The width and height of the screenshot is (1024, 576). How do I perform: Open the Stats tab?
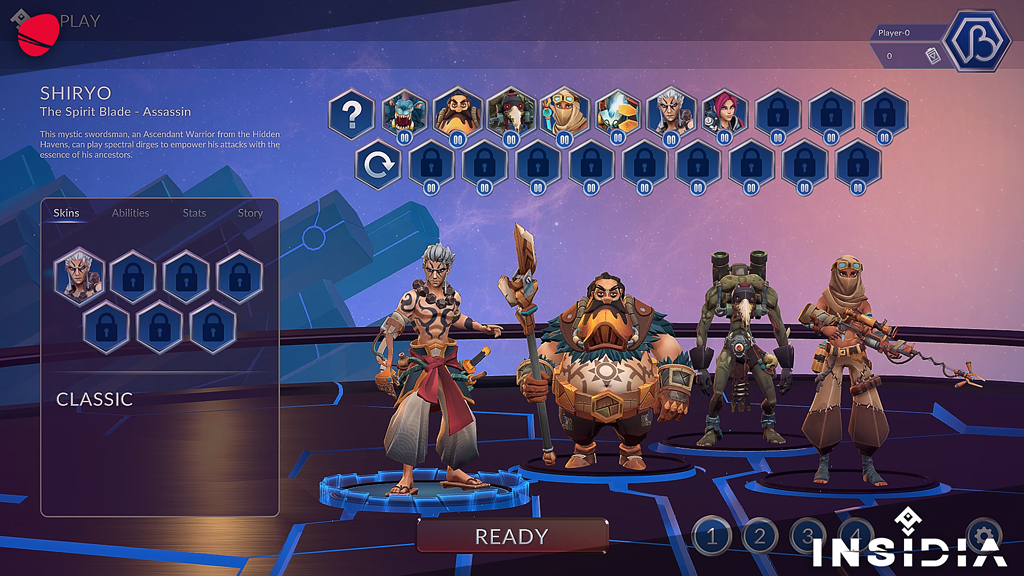click(x=194, y=213)
